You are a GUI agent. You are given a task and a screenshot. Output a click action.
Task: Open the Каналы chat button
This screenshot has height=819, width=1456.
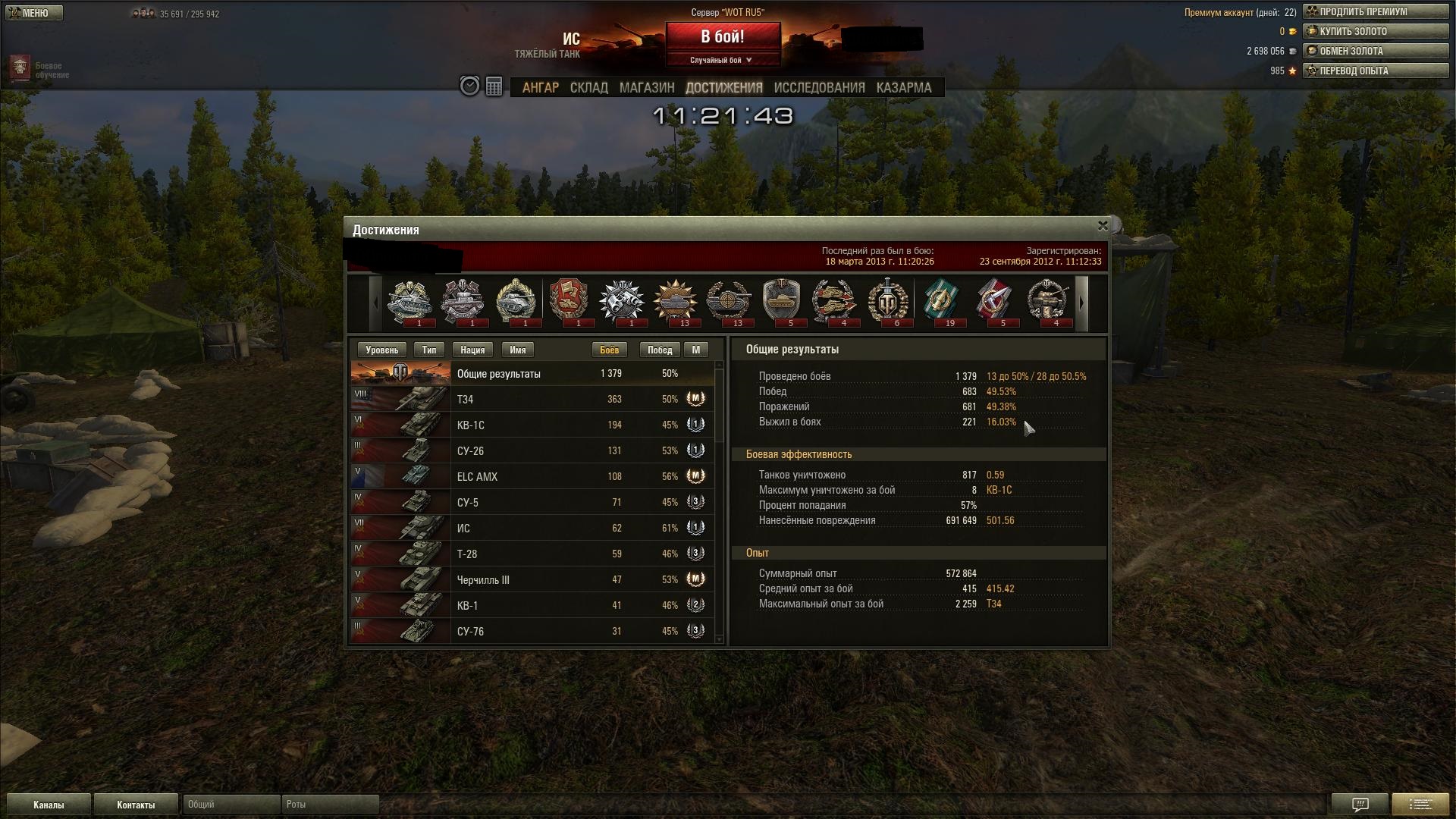(x=49, y=805)
